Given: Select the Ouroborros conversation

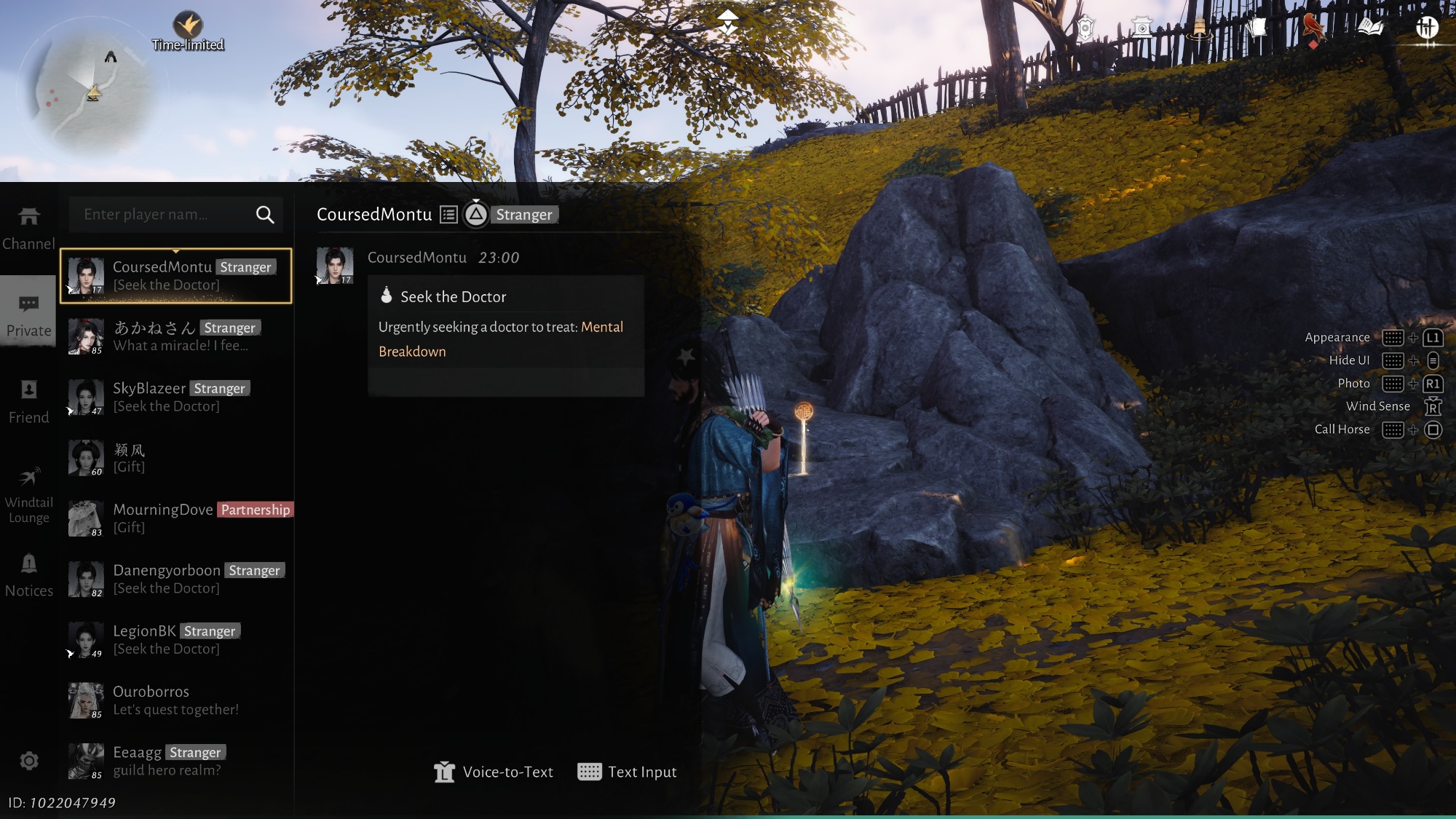Looking at the screenshot, I should point(176,700).
